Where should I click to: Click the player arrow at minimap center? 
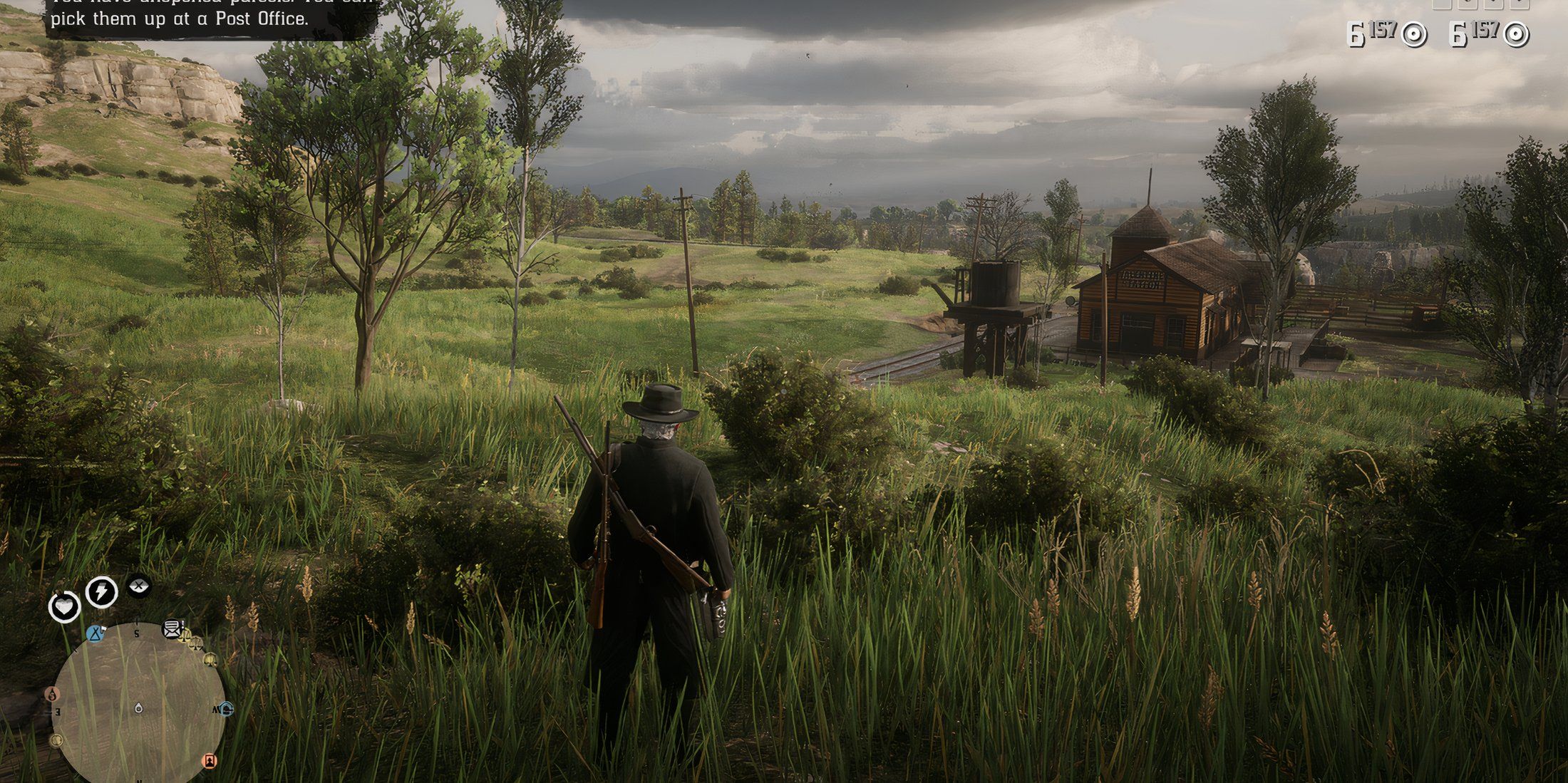tap(138, 708)
